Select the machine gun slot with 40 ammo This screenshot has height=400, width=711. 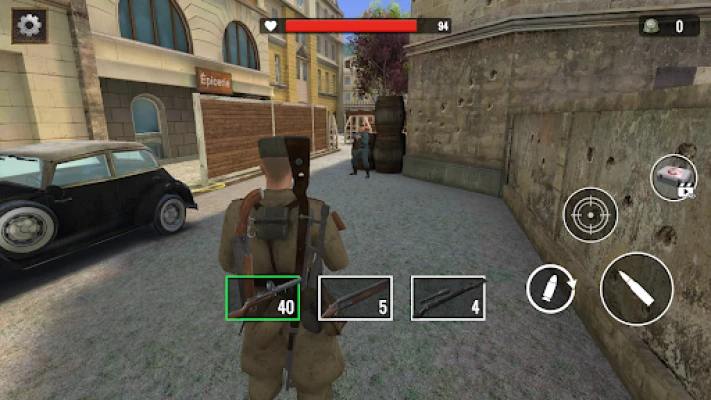point(262,298)
